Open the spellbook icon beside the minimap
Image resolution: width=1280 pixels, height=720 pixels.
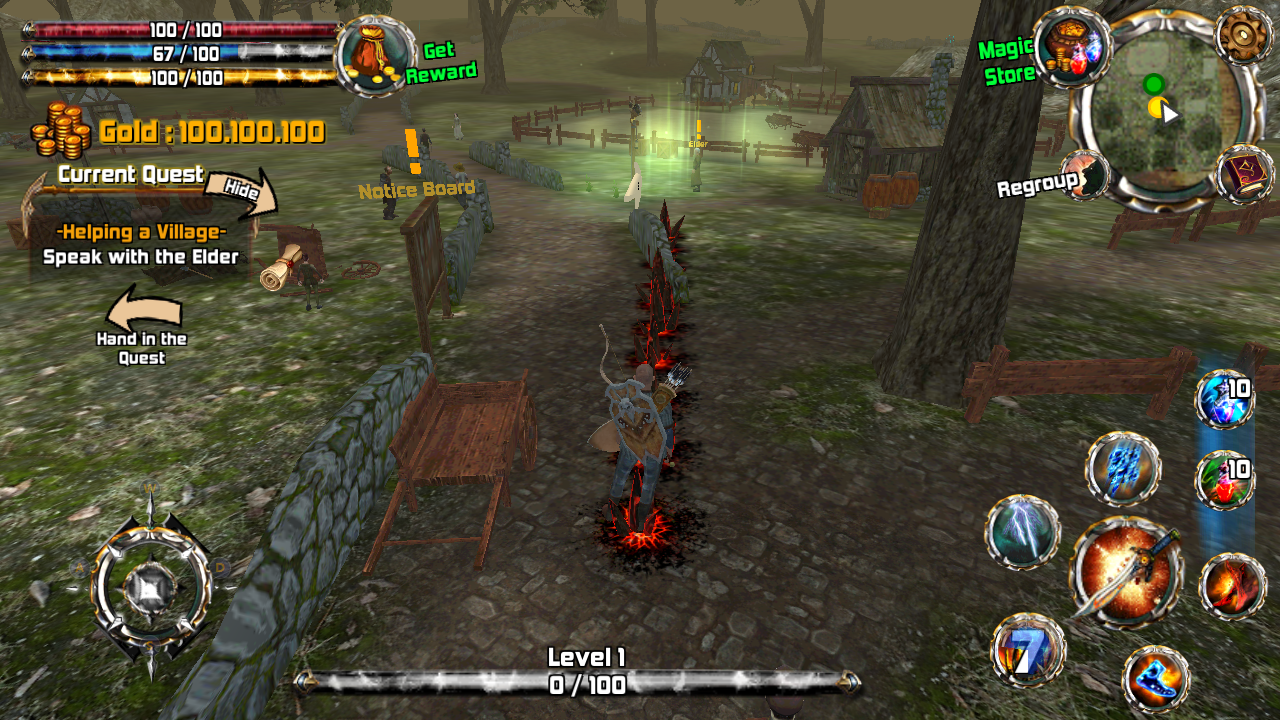(1245, 174)
